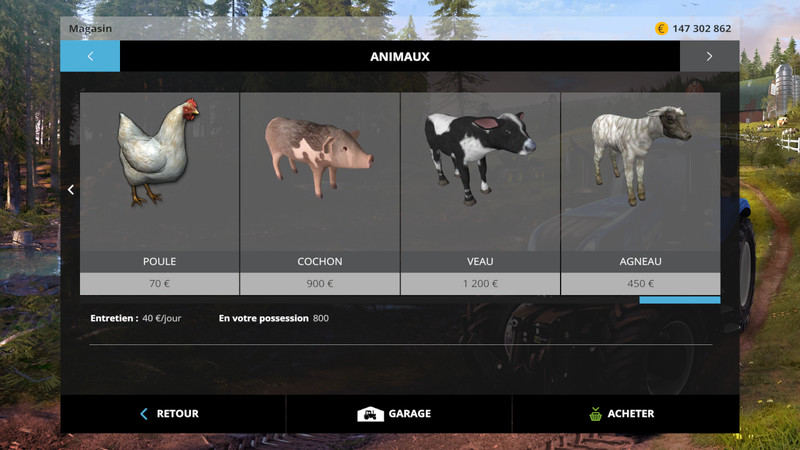Show earlier animals with the small left arrow

[x=71, y=190]
